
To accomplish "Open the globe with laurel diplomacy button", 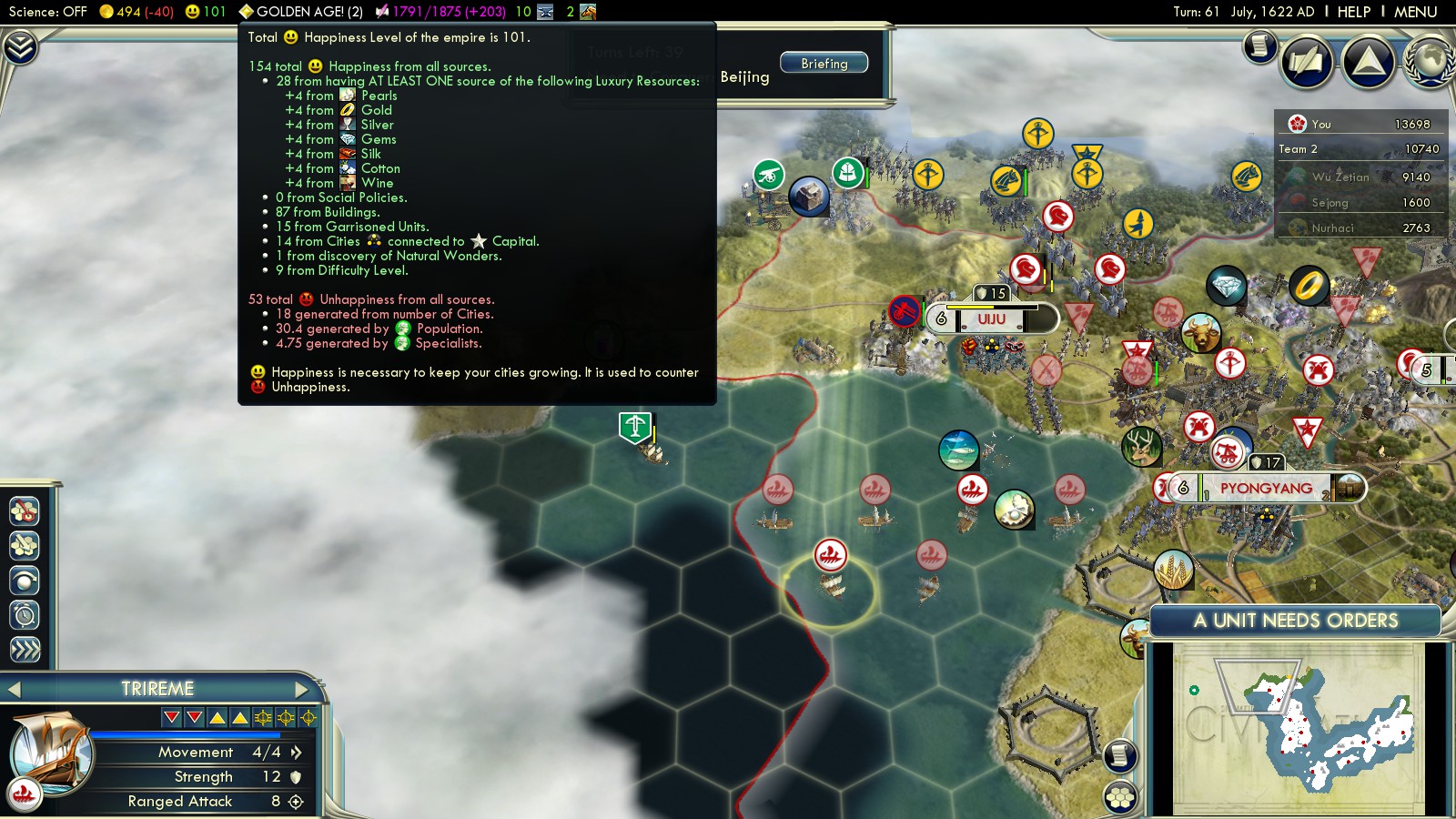I will (1429, 62).
